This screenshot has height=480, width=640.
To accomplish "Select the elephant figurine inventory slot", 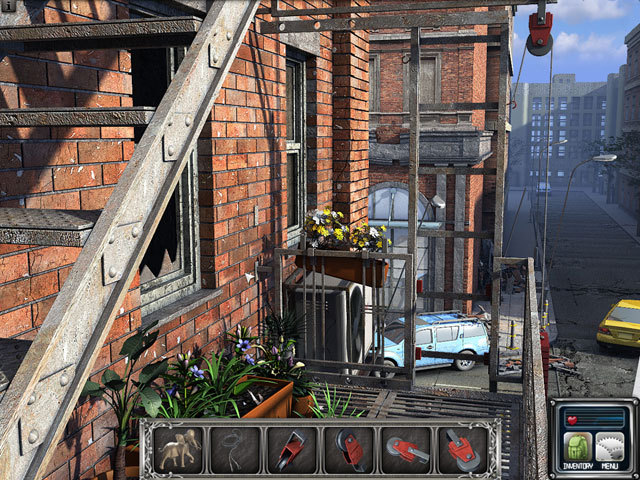I will (179, 449).
